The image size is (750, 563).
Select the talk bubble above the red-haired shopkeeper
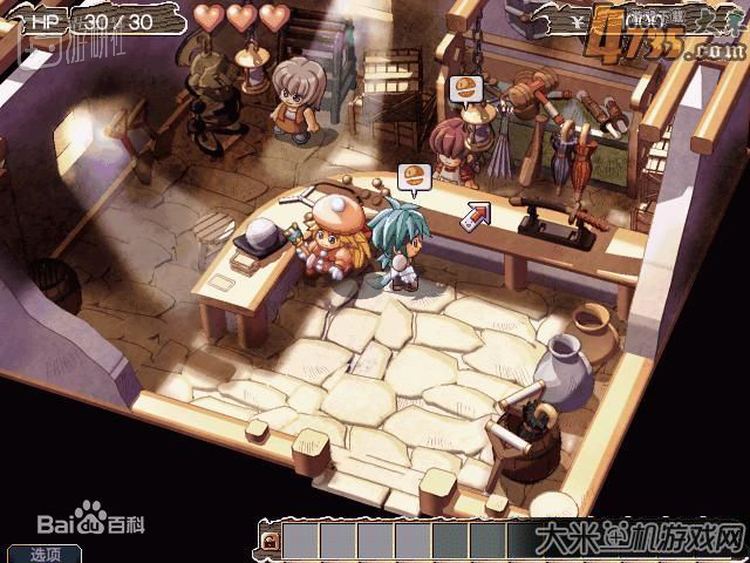click(x=462, y=87)
